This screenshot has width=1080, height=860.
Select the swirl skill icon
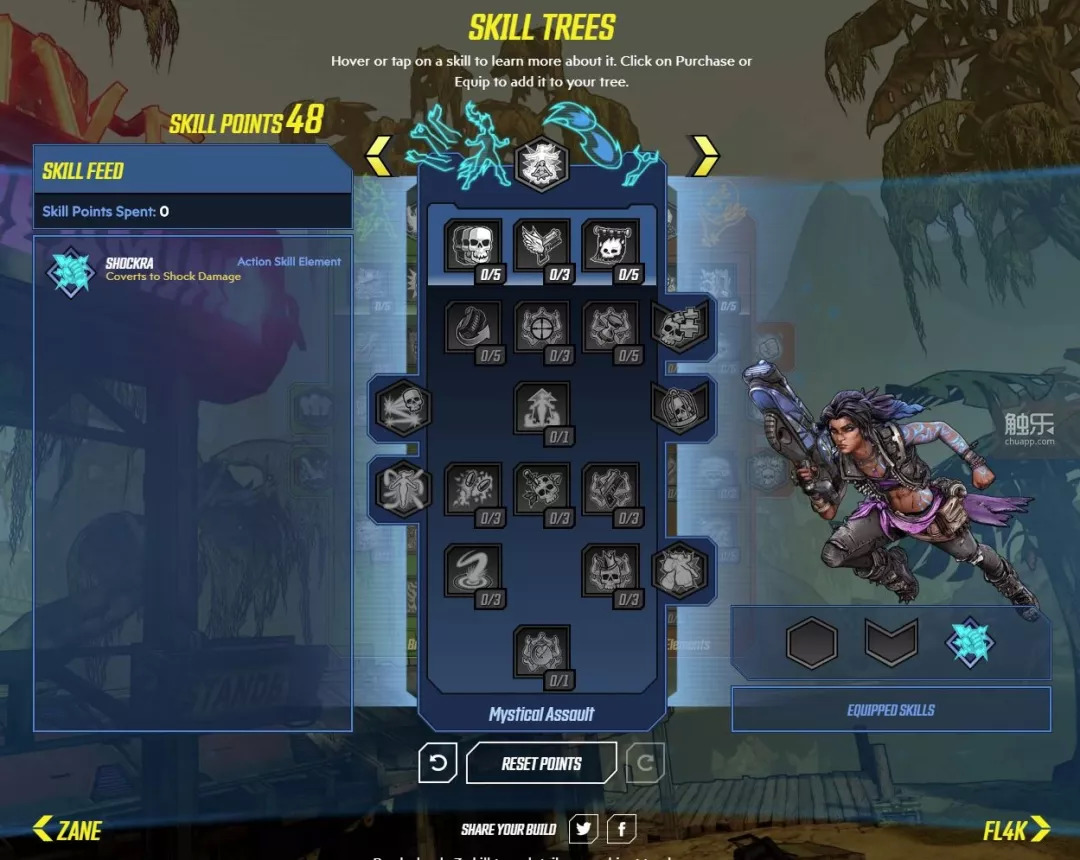[x=471, y=571]
